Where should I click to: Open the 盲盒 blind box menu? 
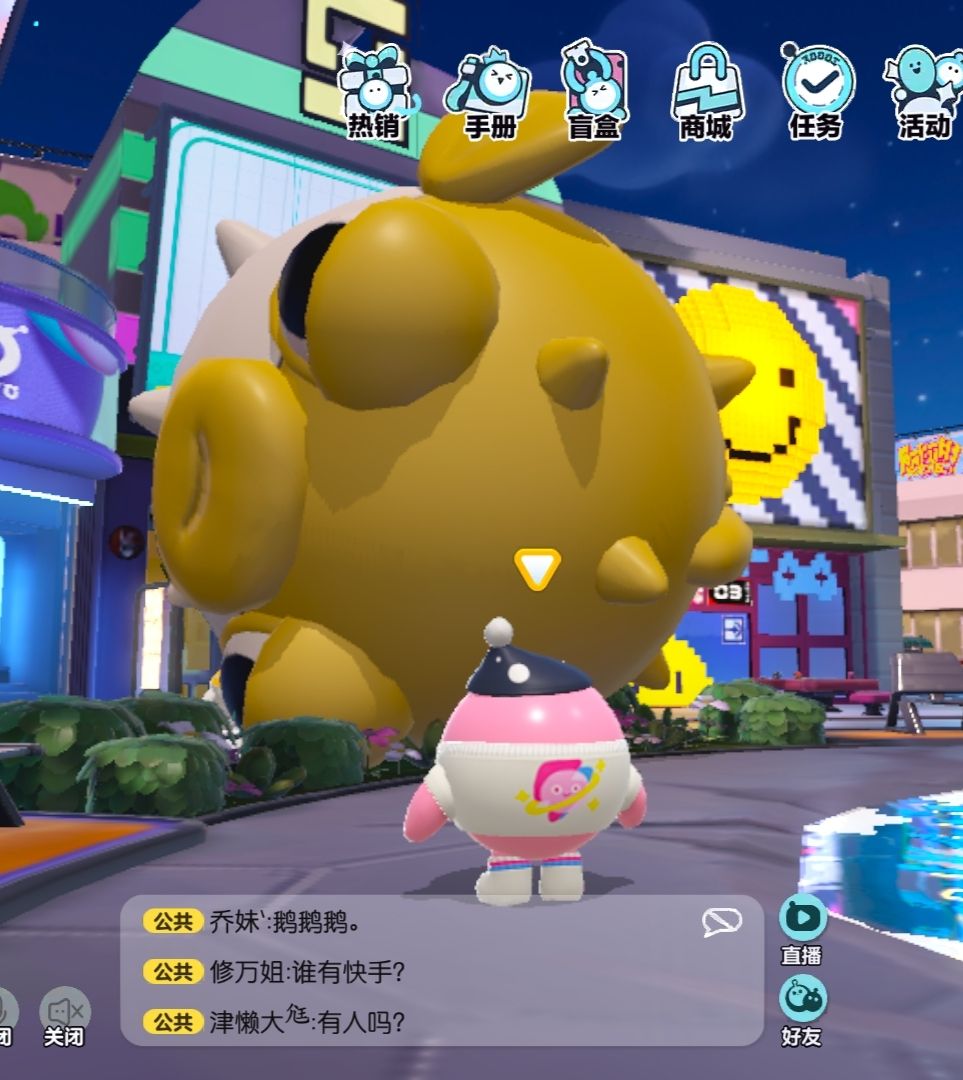pyautogui.click(x=594, y=92)
